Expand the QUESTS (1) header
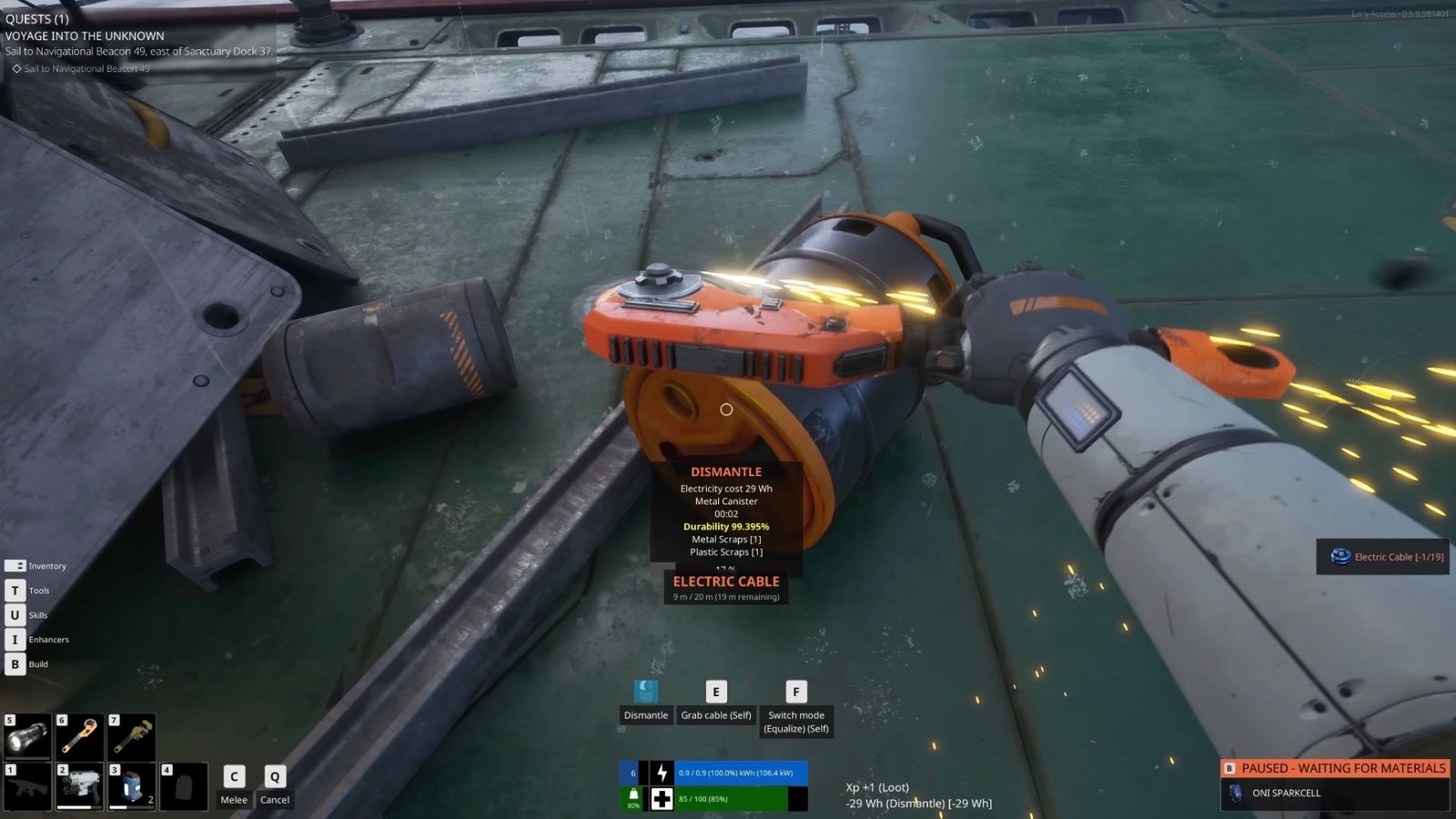Screen dimensions: 1456x819 click(37, 18)
